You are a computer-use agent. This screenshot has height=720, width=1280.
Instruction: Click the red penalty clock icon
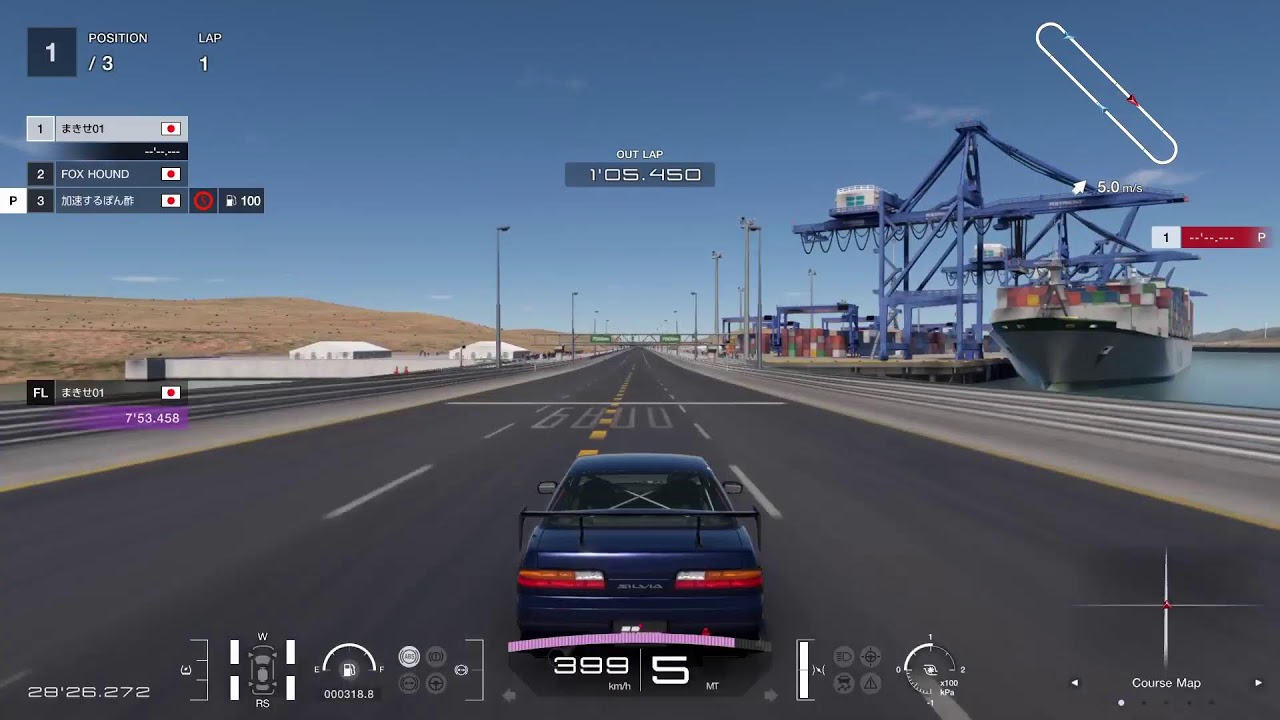[203, 201]
